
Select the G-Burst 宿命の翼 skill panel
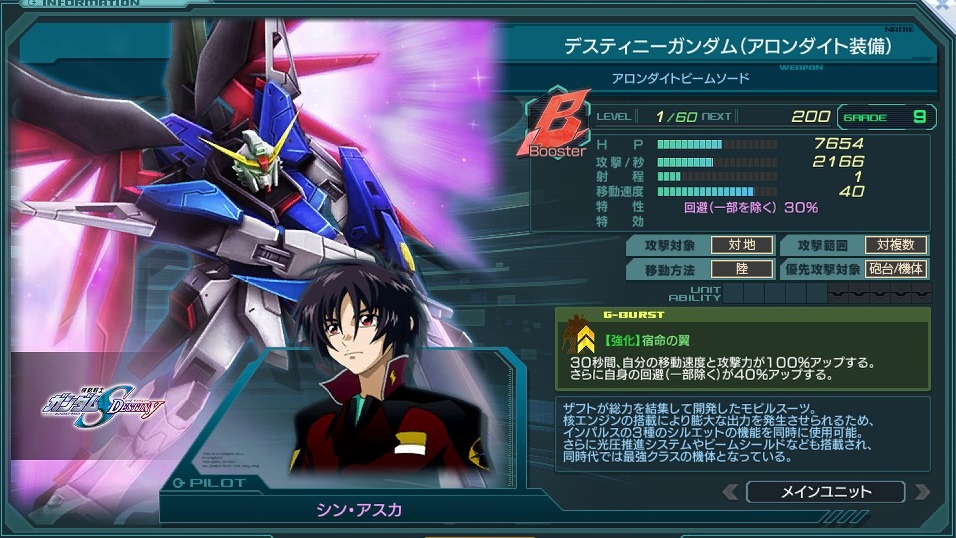click(x=743, y=349)
